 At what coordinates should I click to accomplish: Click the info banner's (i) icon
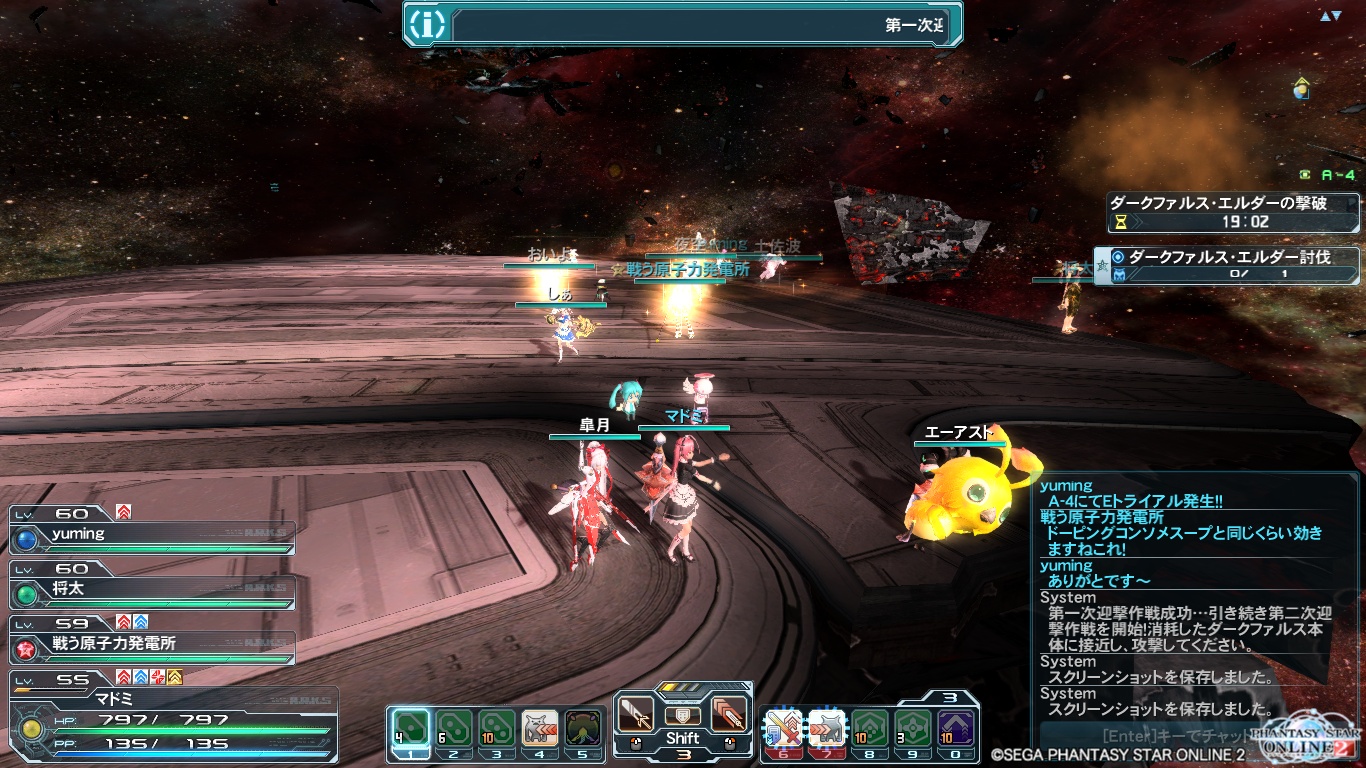pyautogui.click(x=428, y=24)
